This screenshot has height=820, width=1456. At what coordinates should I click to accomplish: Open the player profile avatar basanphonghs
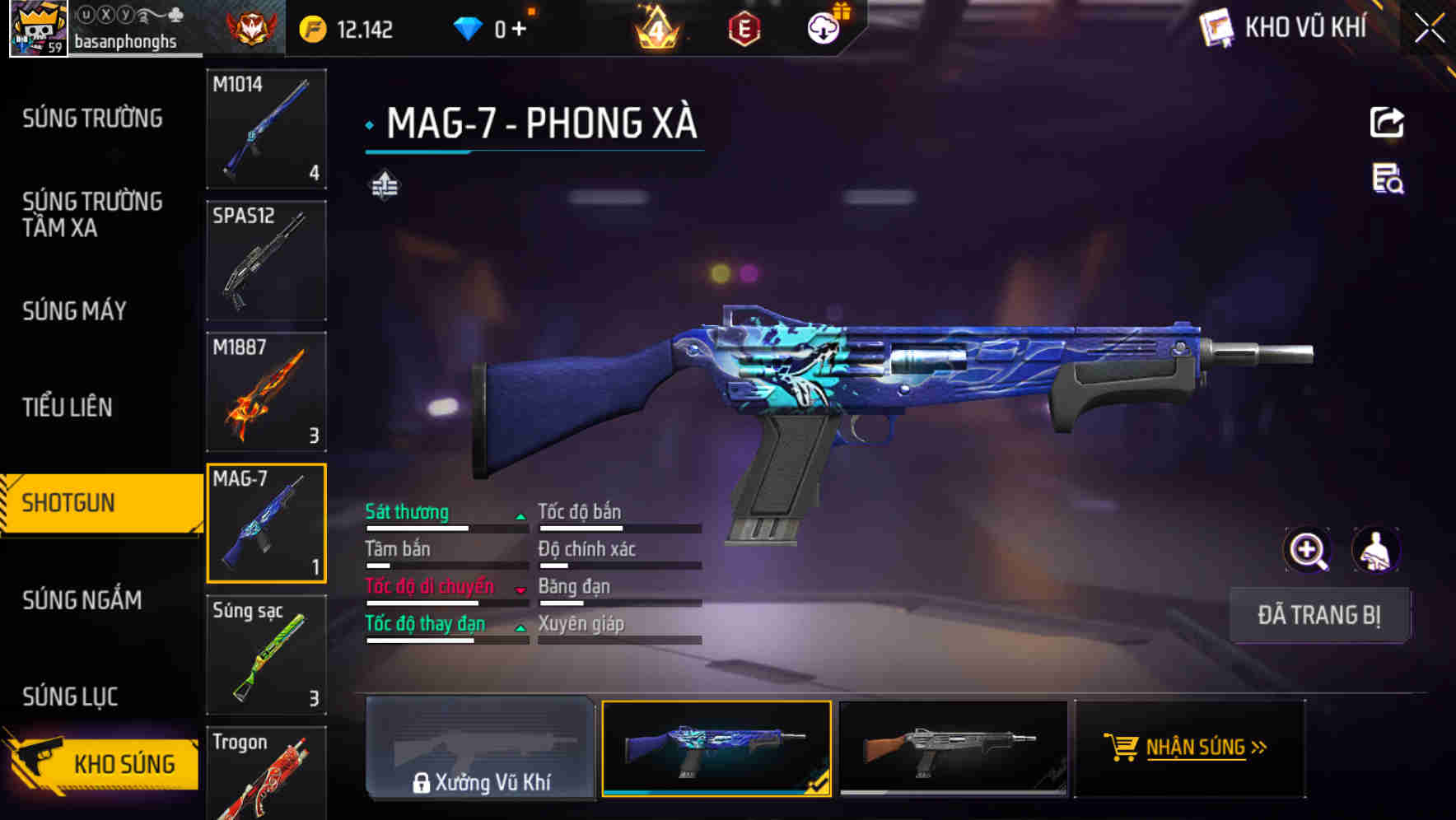coord(38,29)
